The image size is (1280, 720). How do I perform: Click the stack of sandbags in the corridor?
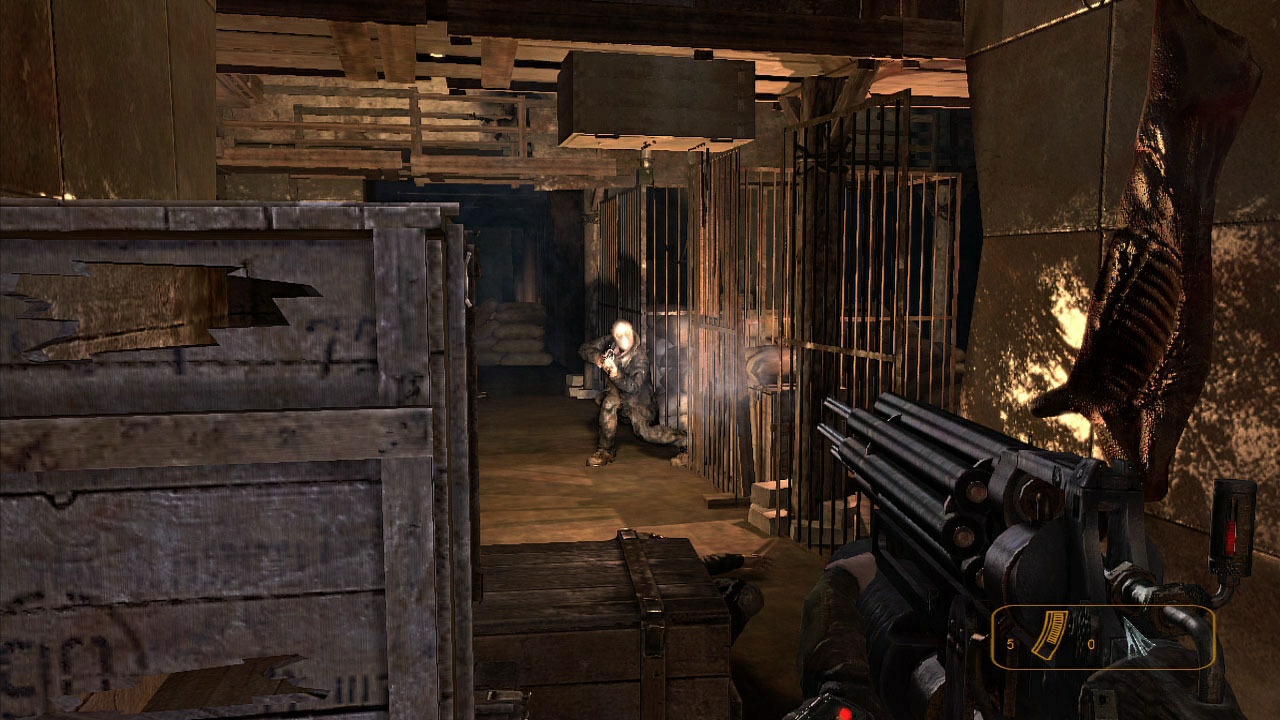[x=515, y=335]
